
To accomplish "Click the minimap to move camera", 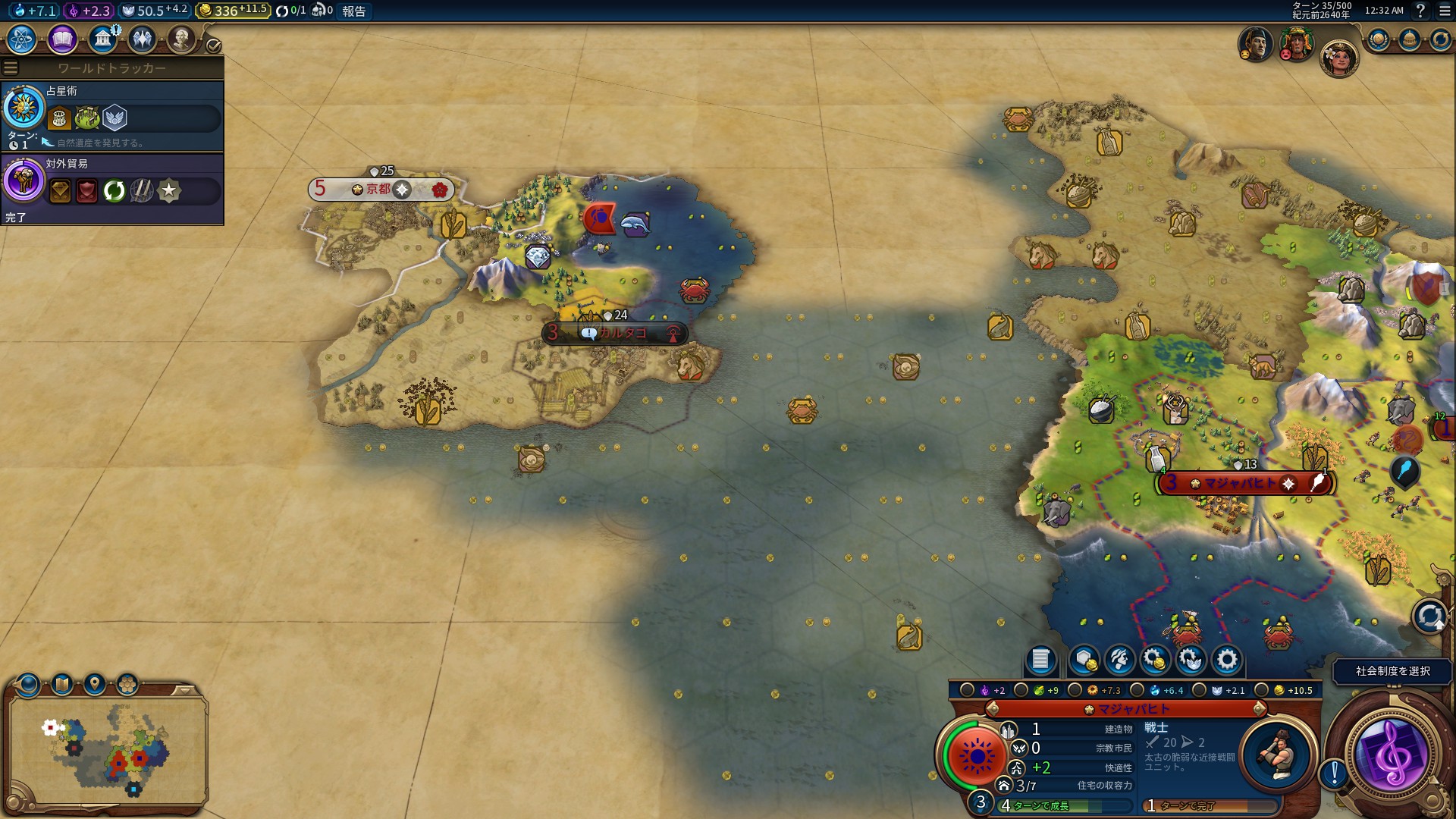I will coord(106,751).
